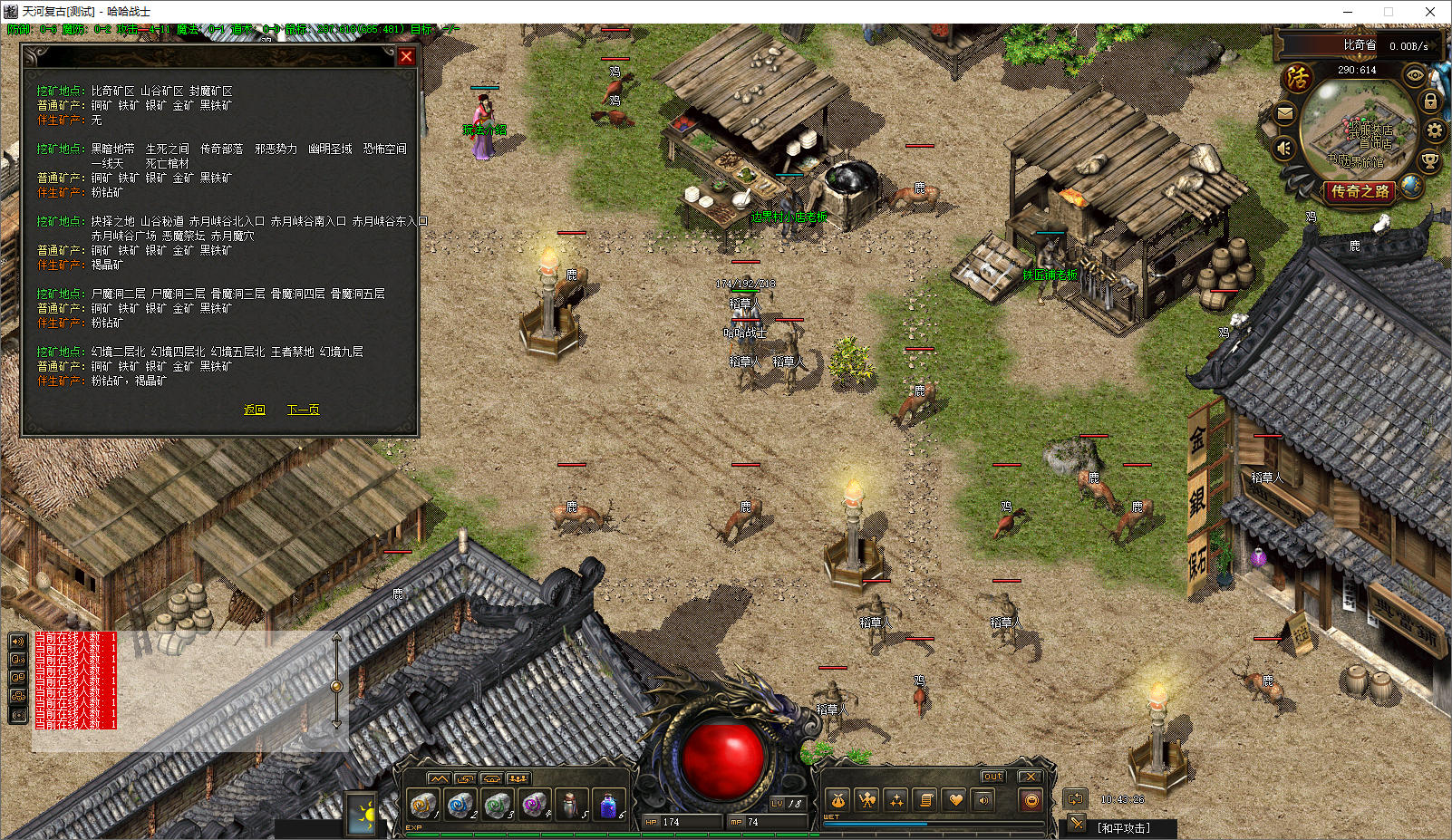This screenshot has width=1452, height=840.
Task: Open the red 活 activity icon
Action: (x=1297, y=77)
